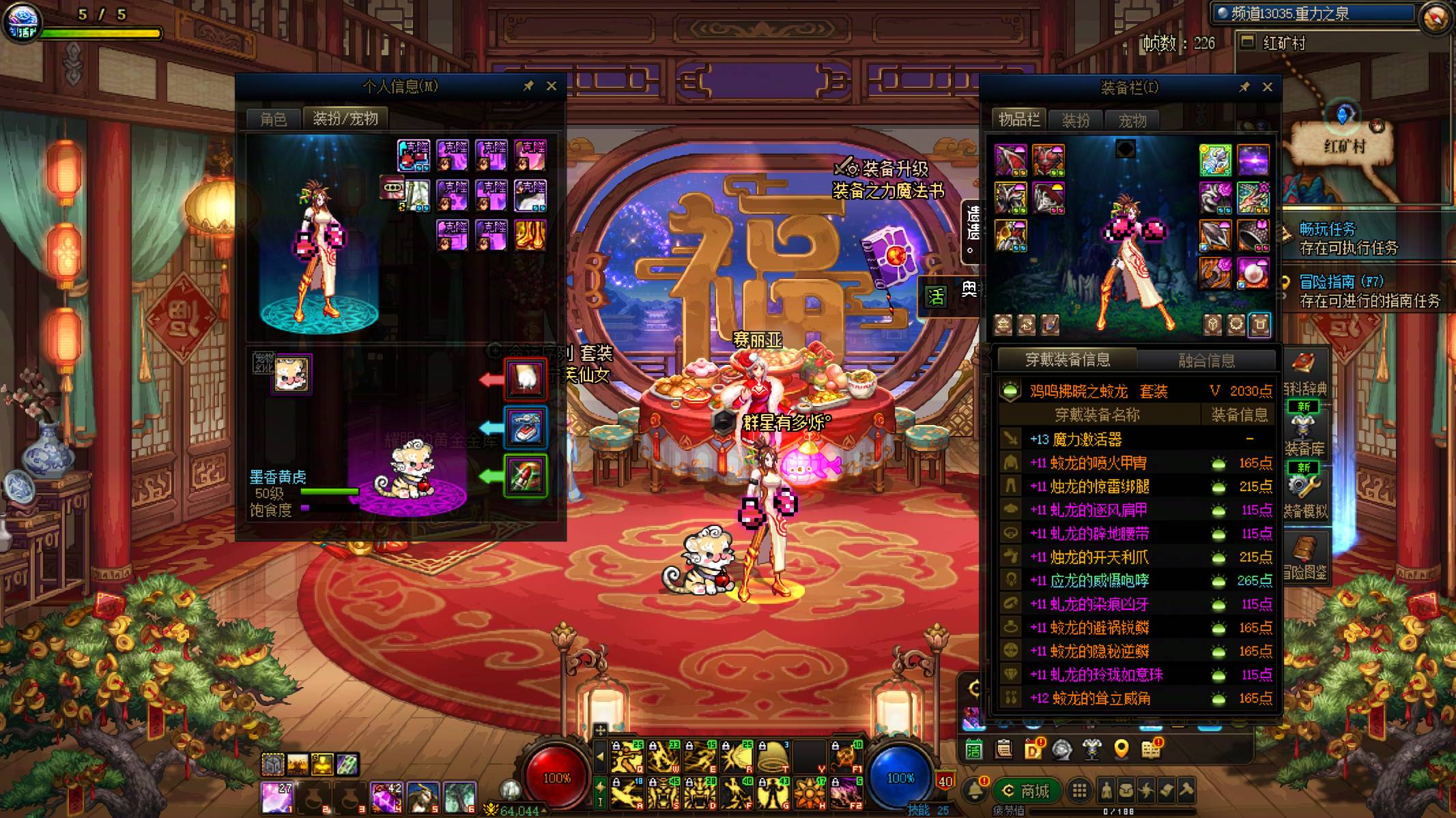The height and width of the screenshot is (818, 1456).
Task: Switch to the 宠物 tab in 装备栏
Action: 1132,121
